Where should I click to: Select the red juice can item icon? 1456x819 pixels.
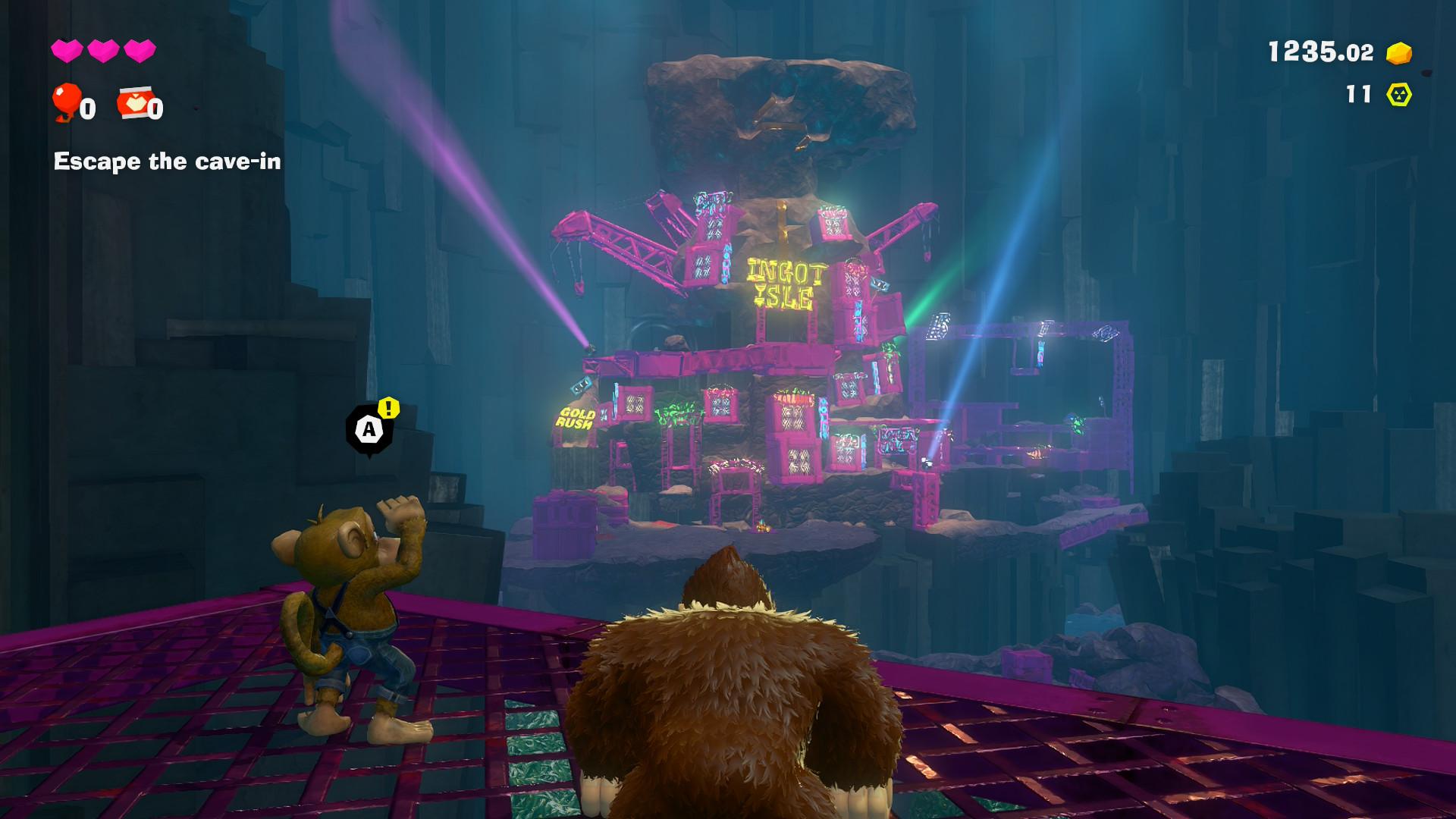[132, 103]
